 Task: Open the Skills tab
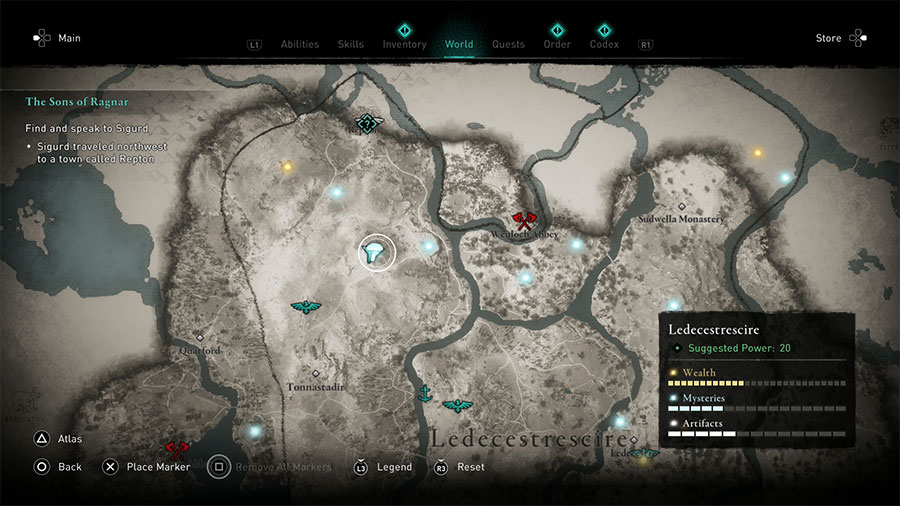click(350, 44)
